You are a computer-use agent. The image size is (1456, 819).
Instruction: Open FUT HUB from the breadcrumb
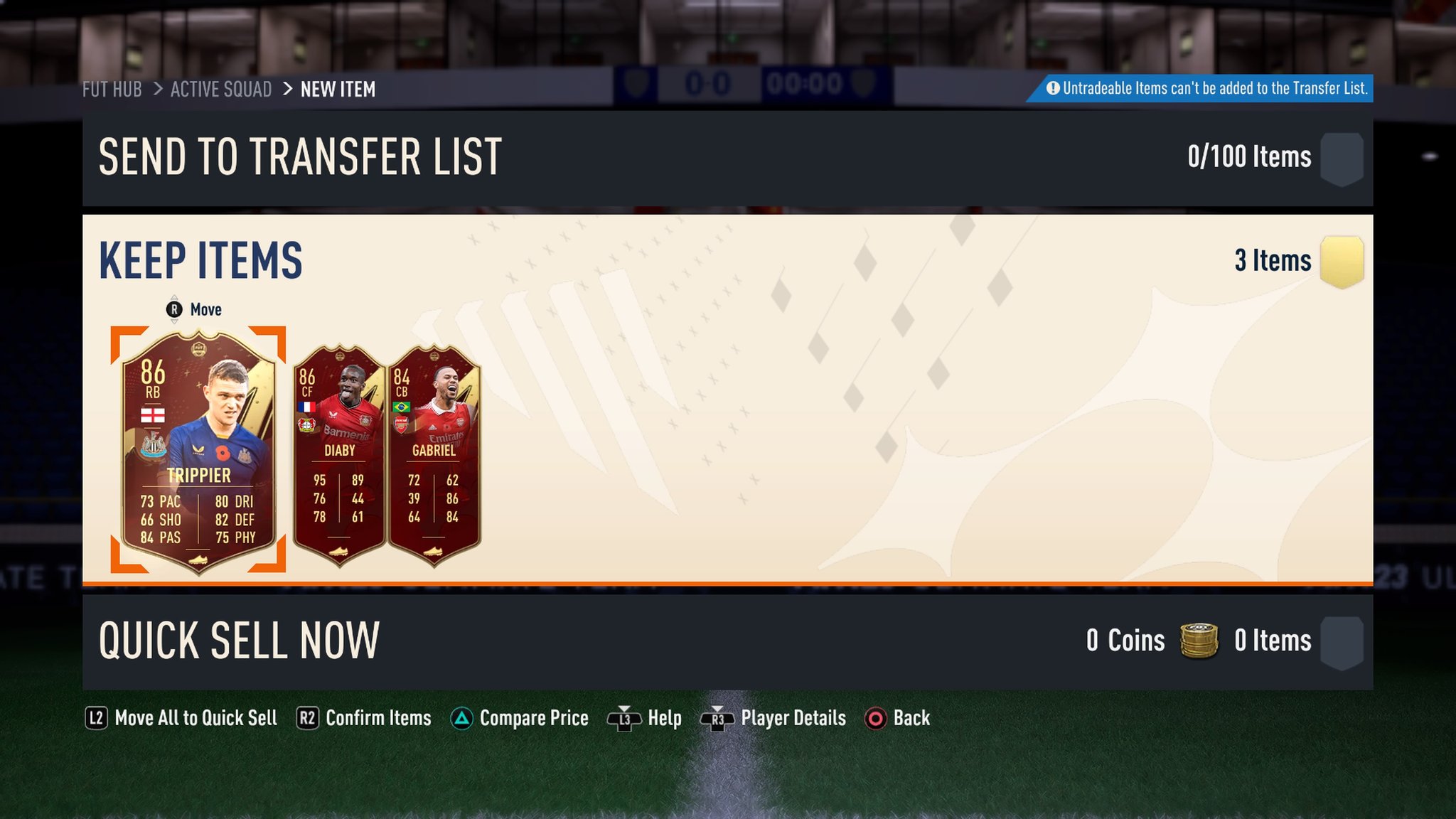111,89
